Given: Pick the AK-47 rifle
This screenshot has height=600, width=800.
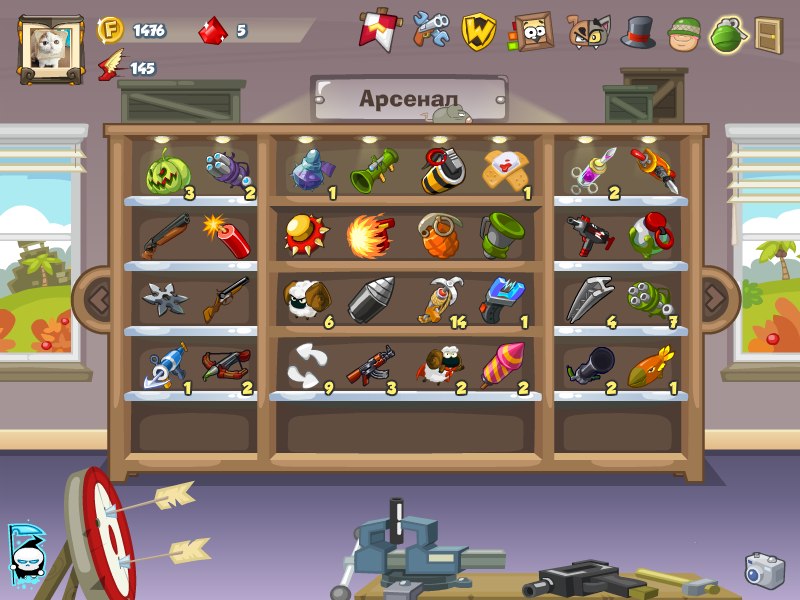Looking at the screenshot, I should coord(369,366).
